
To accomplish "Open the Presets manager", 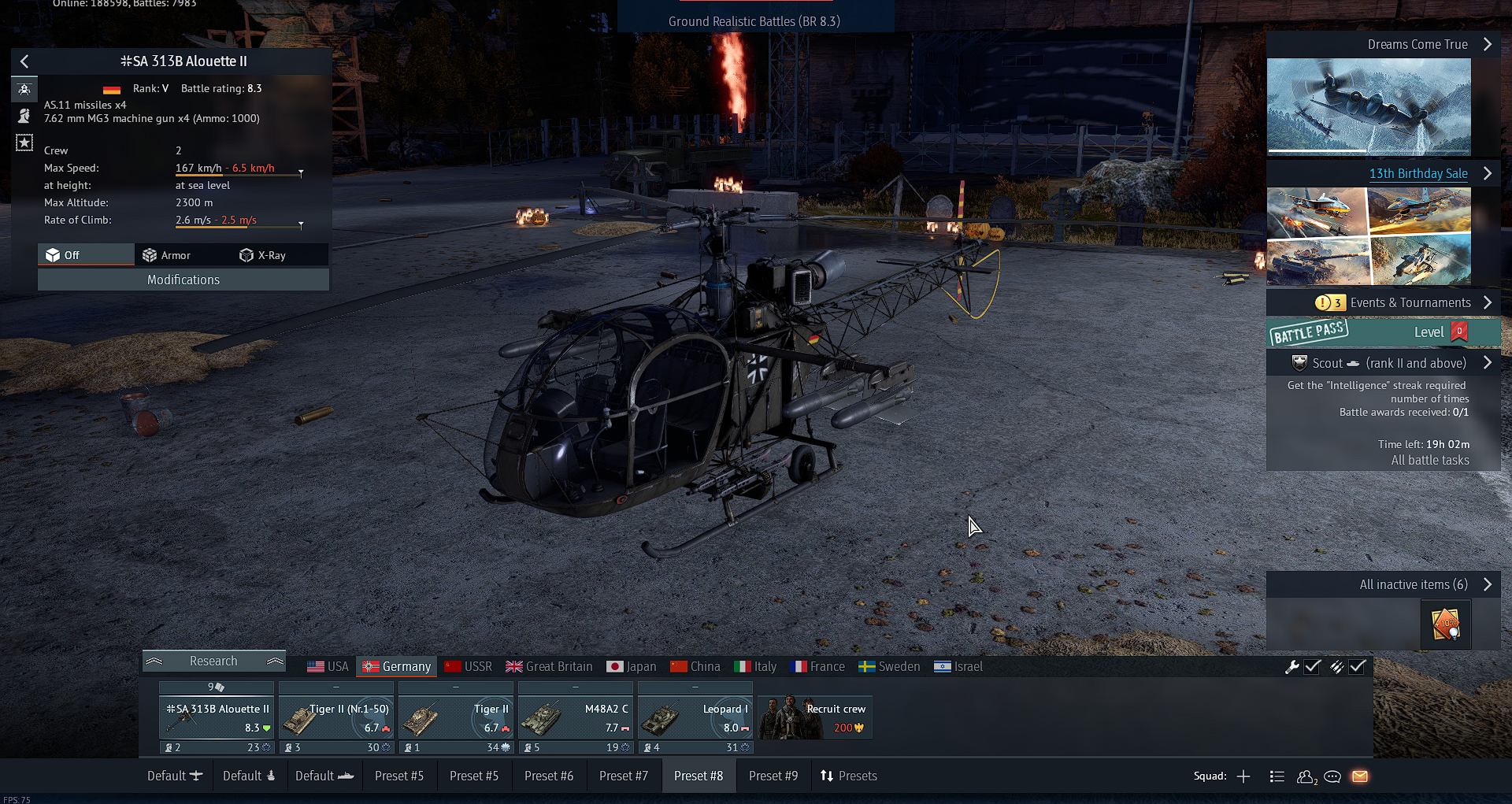I will click(x=849, y=776).
